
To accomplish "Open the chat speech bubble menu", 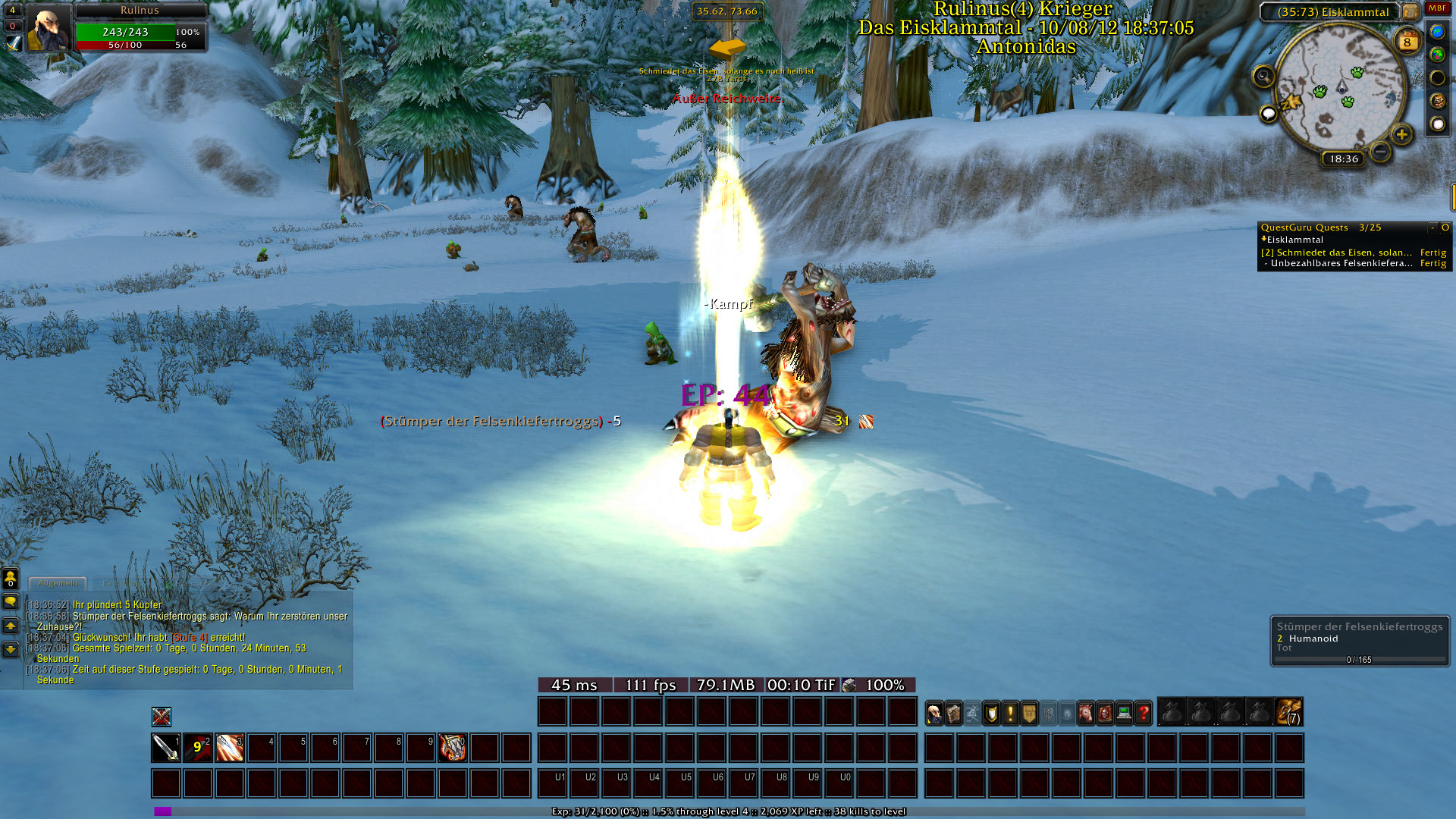I will [x=11, y=601].
